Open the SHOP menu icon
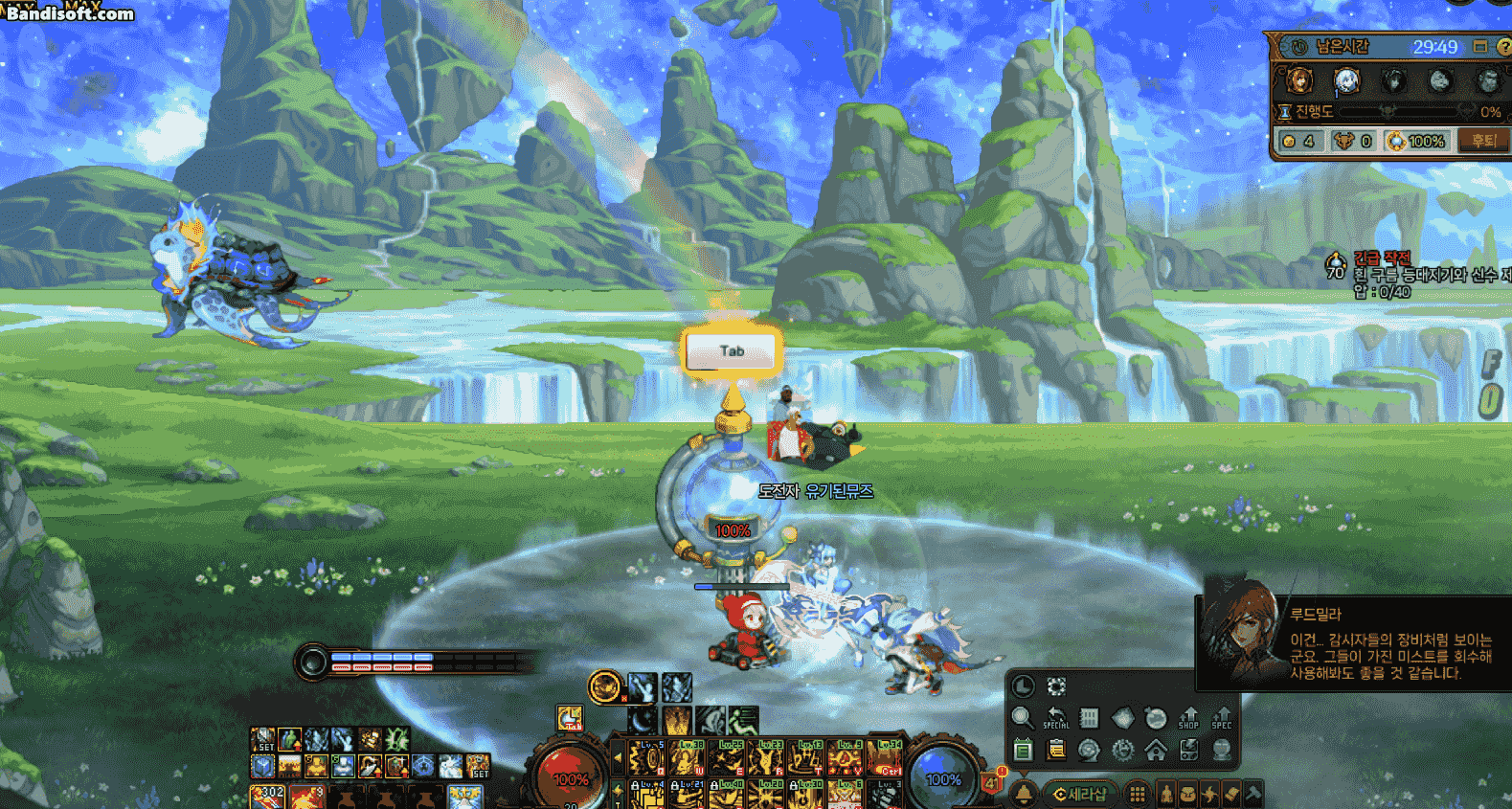 click(x=1188, y=718)
